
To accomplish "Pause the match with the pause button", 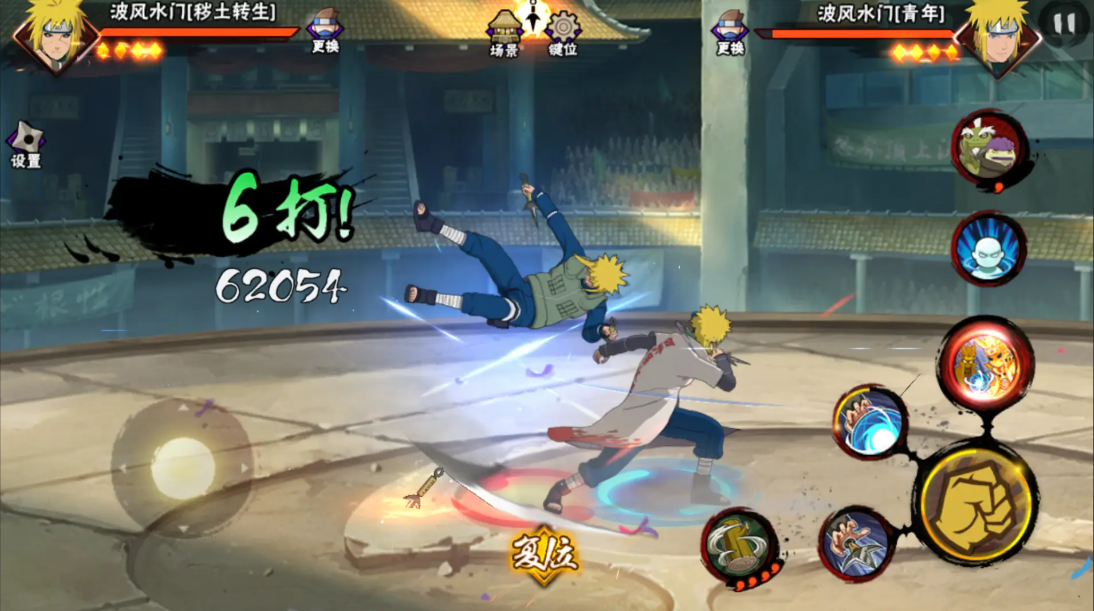I will click(x=1063, y=22).
